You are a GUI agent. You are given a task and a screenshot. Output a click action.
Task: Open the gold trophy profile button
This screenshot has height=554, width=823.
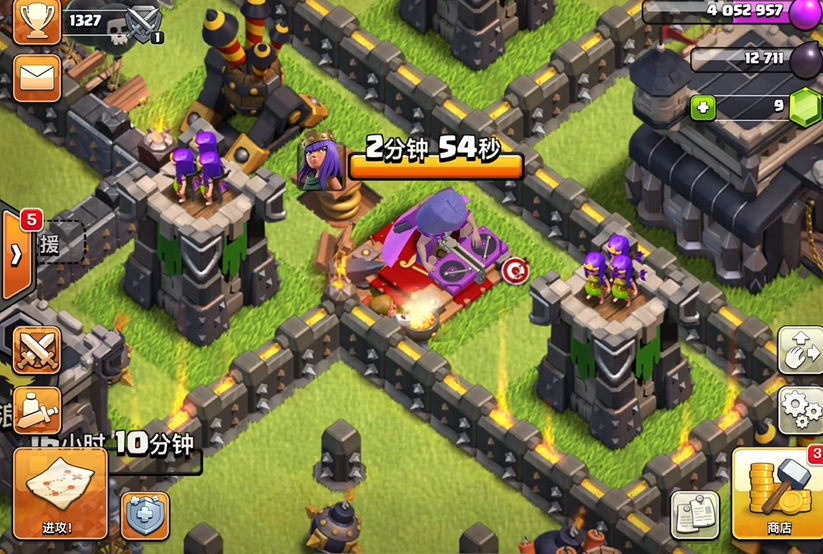click(36, 20)
